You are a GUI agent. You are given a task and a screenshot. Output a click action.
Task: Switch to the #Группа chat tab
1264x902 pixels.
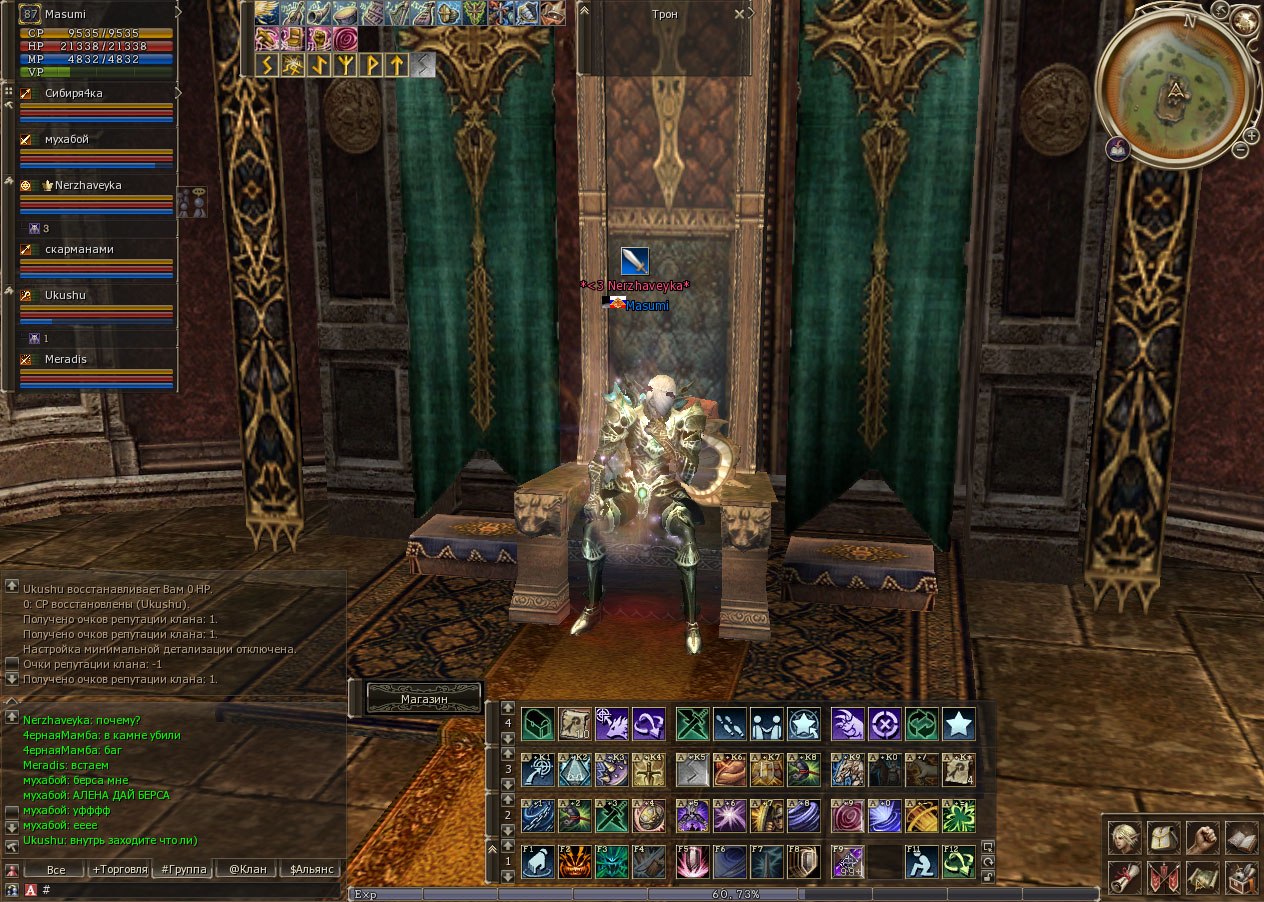tap(184, 869)
